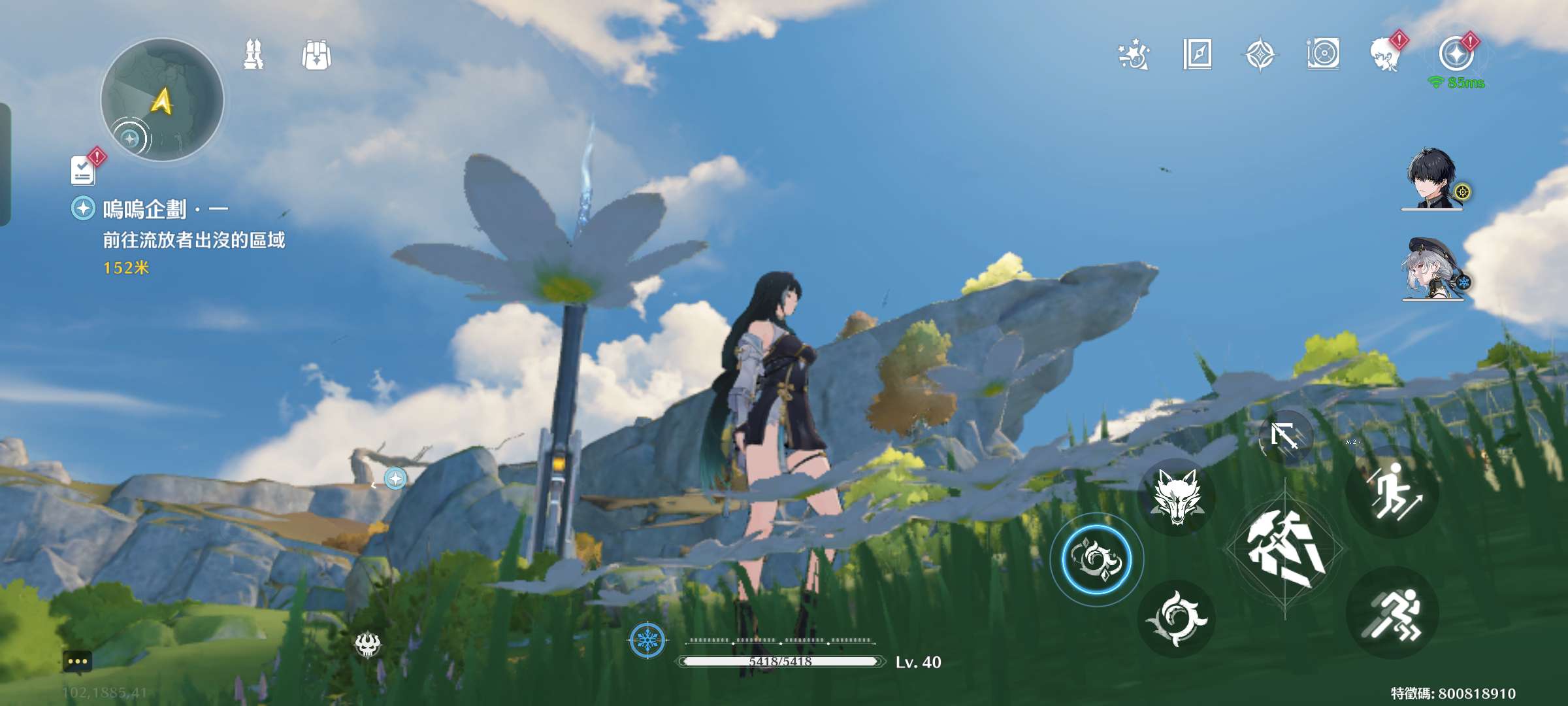Switch to the black-haired male character
This screenshot has height=706, width=1568.
pyautogui.click(x=1432, y=179)
